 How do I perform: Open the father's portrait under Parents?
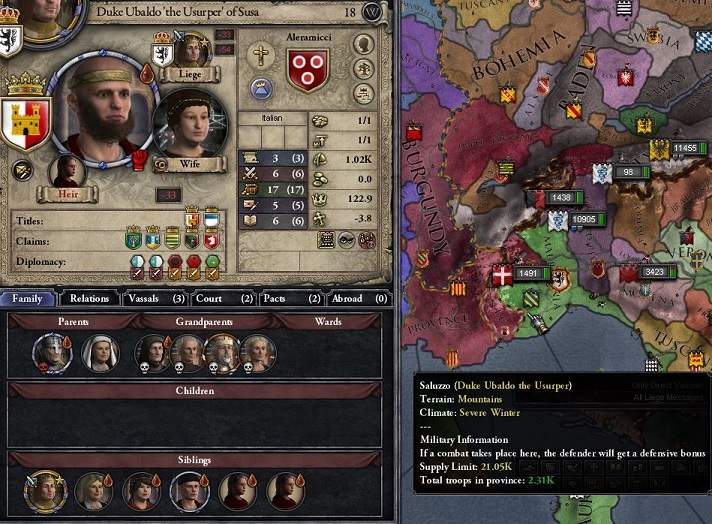coord(50,352)
